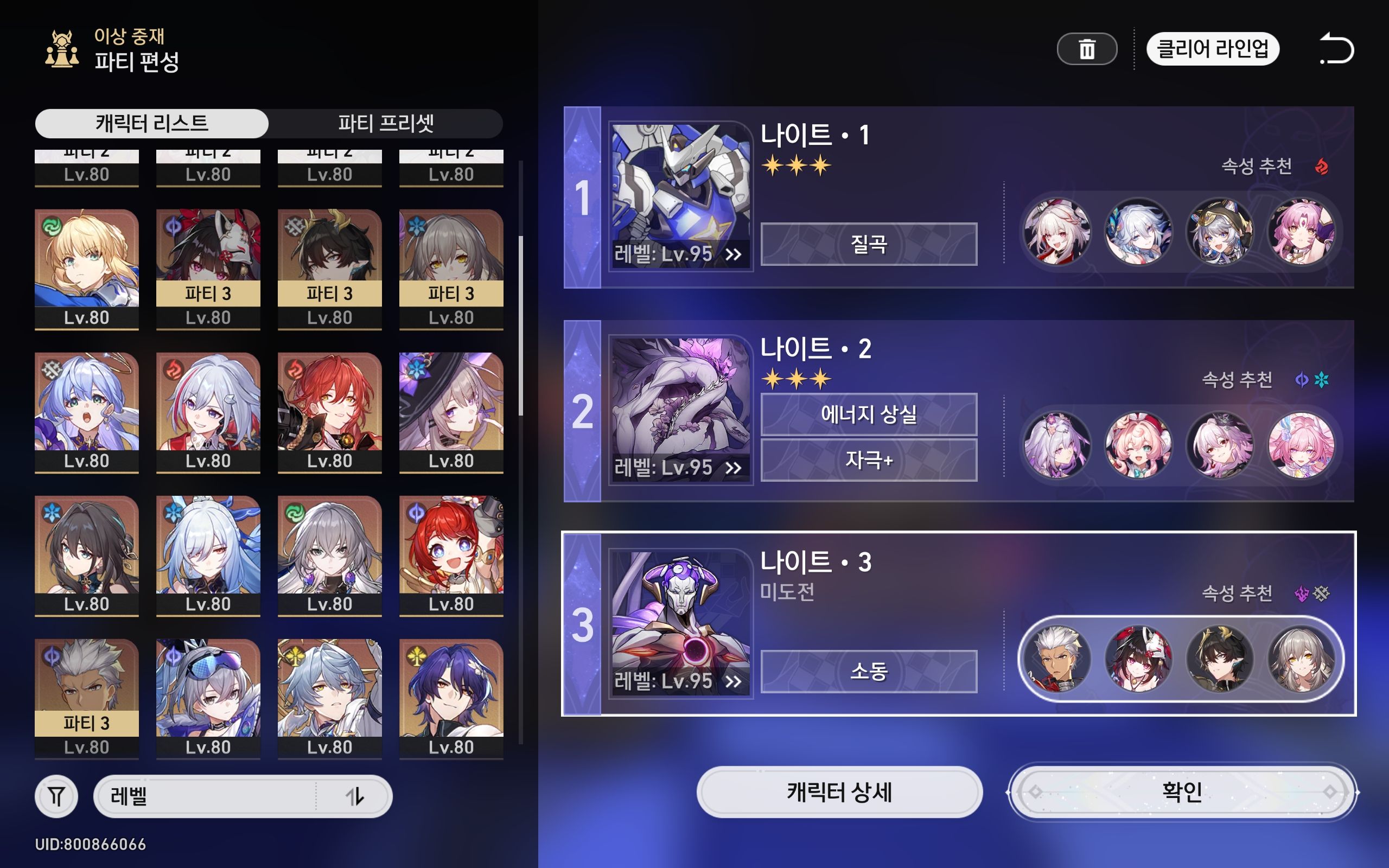This screenshot has height=868, width=1389.
Task: Click the wind element badge on the blonde character card
Action: click(x=52, y=225)
